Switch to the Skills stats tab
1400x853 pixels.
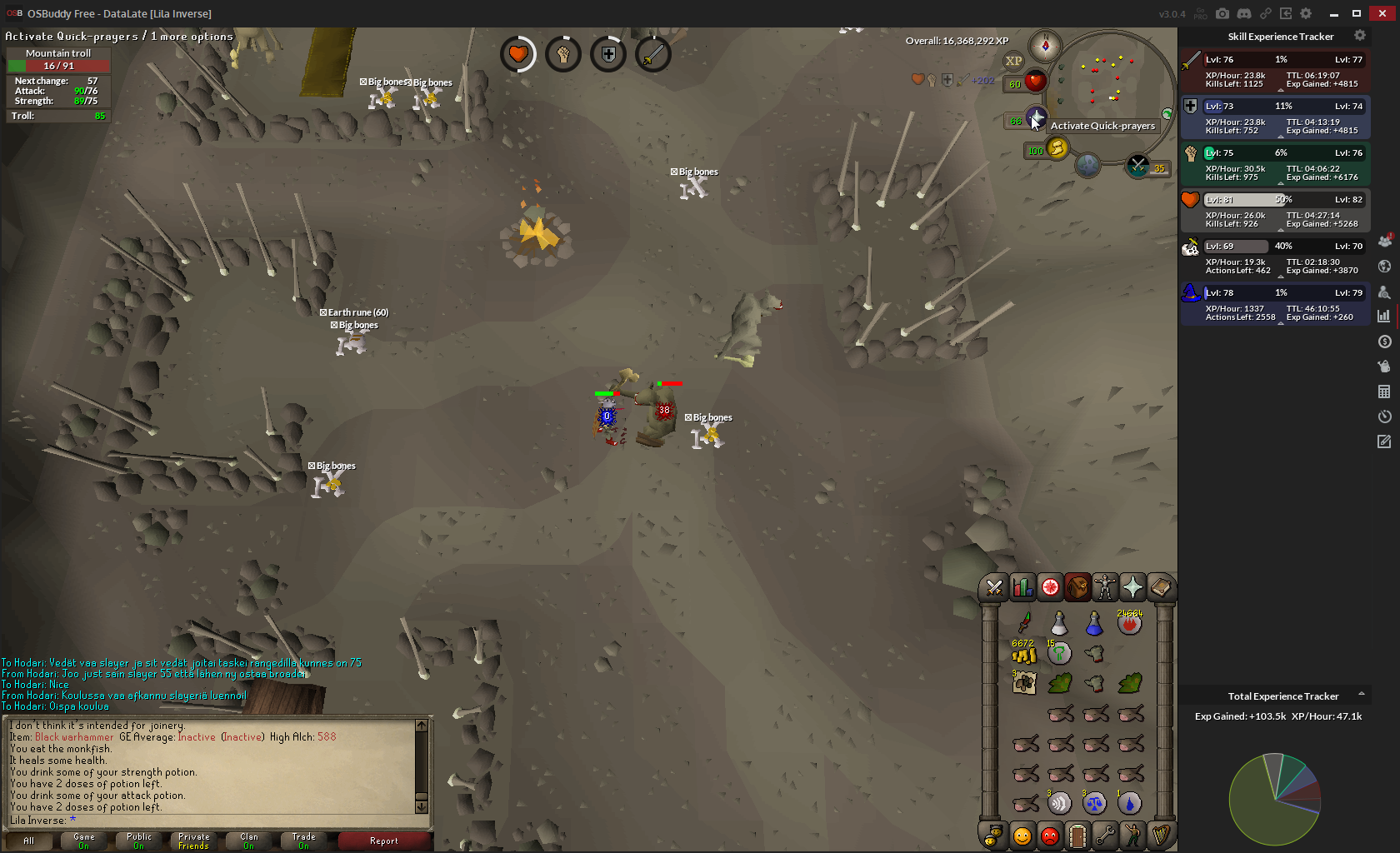pos(1022,588)
